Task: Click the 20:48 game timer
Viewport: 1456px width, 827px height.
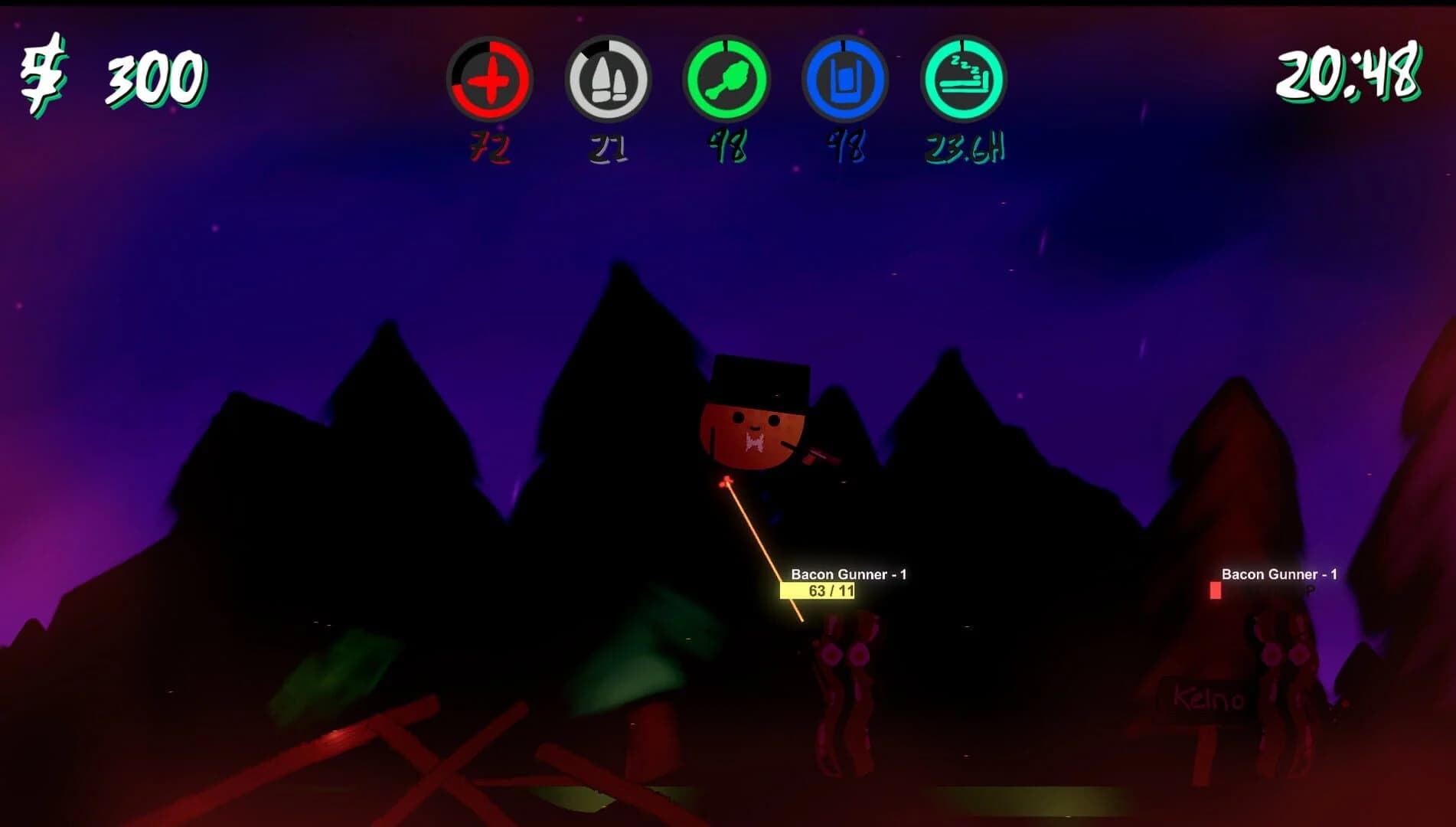Action: (x=1348, y=73)
